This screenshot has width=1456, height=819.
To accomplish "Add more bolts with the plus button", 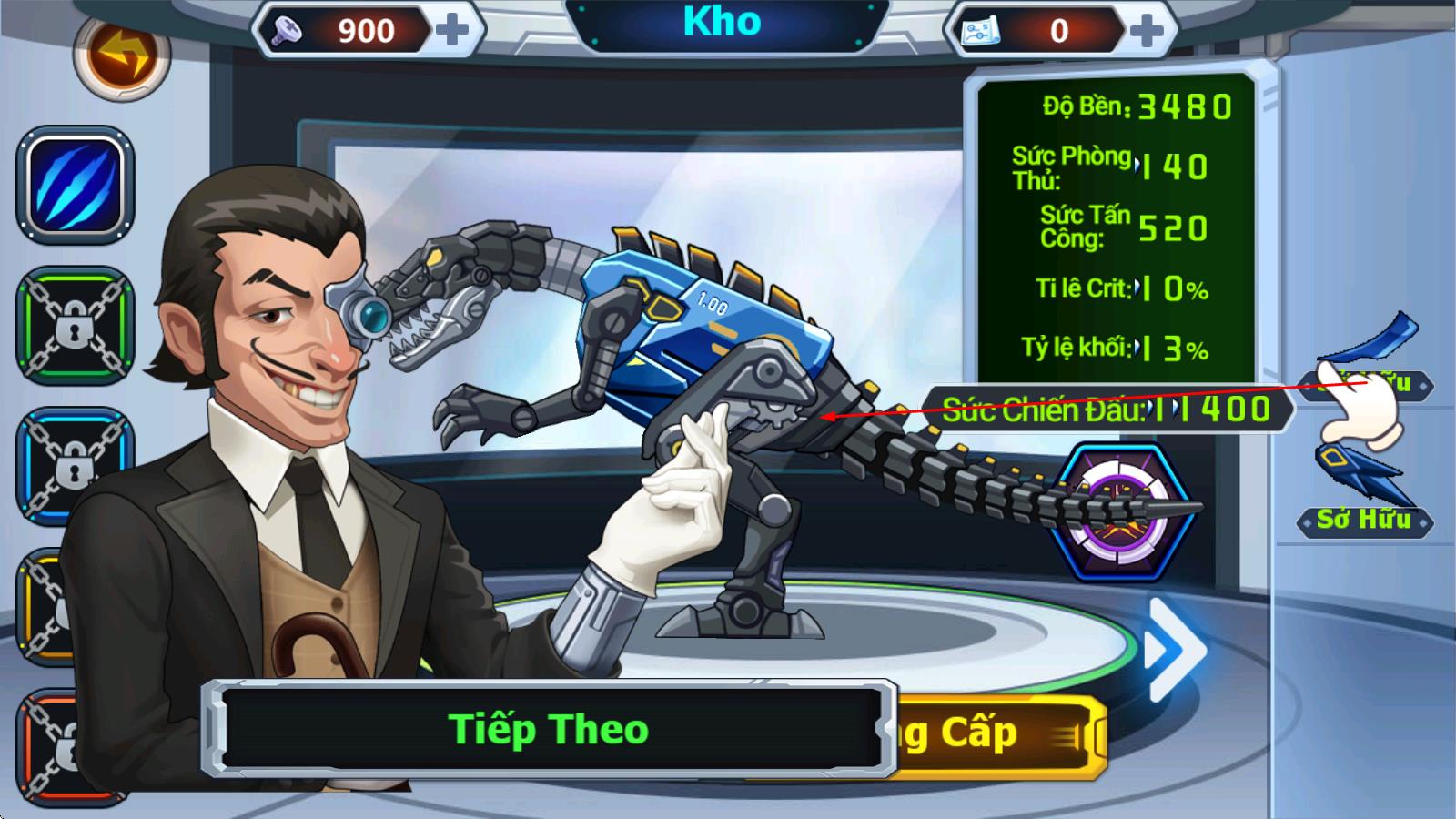I will click(x=452, y=30).
